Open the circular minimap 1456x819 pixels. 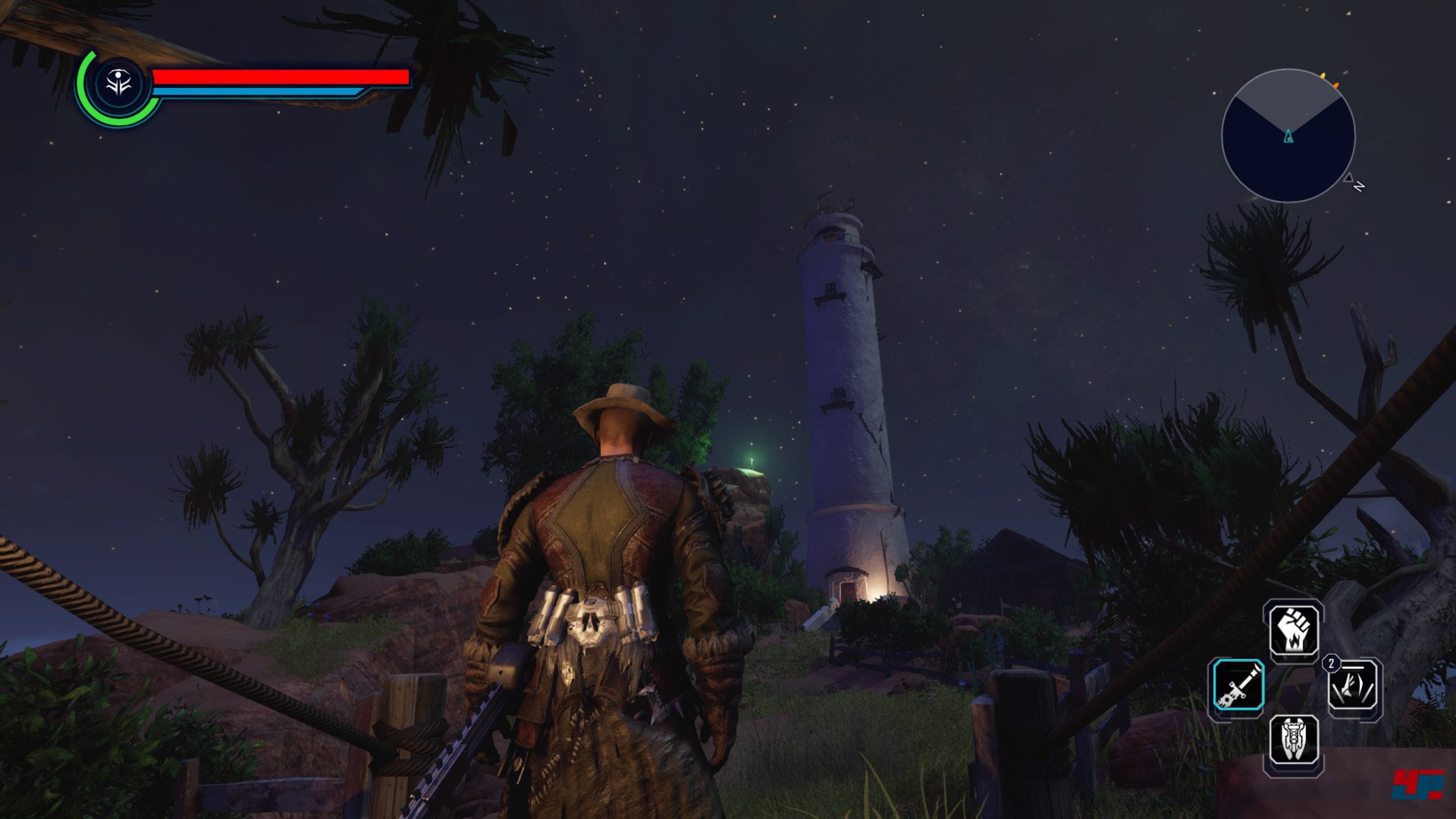coord(1288,136)
